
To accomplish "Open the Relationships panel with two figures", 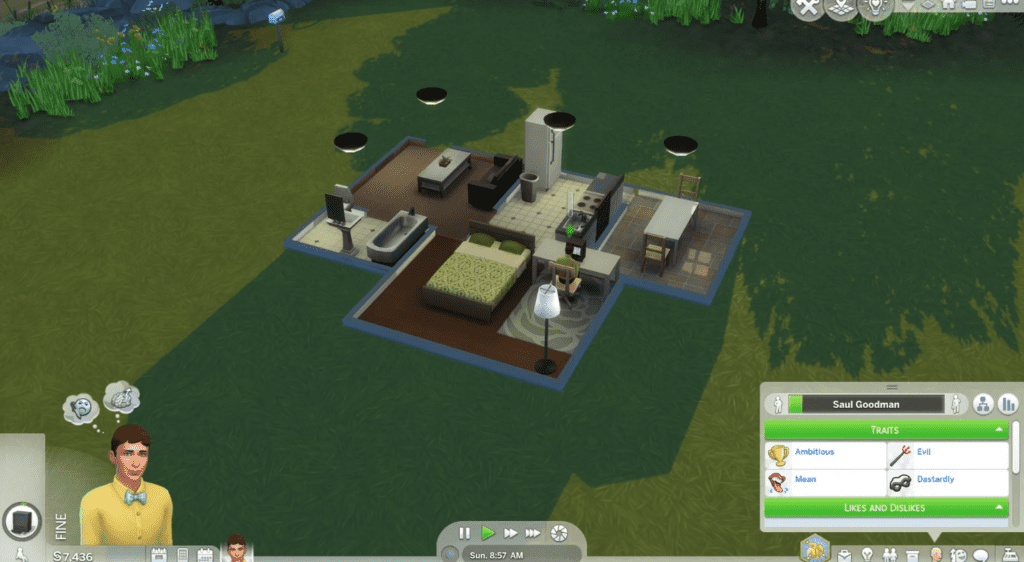I will 890,555.
